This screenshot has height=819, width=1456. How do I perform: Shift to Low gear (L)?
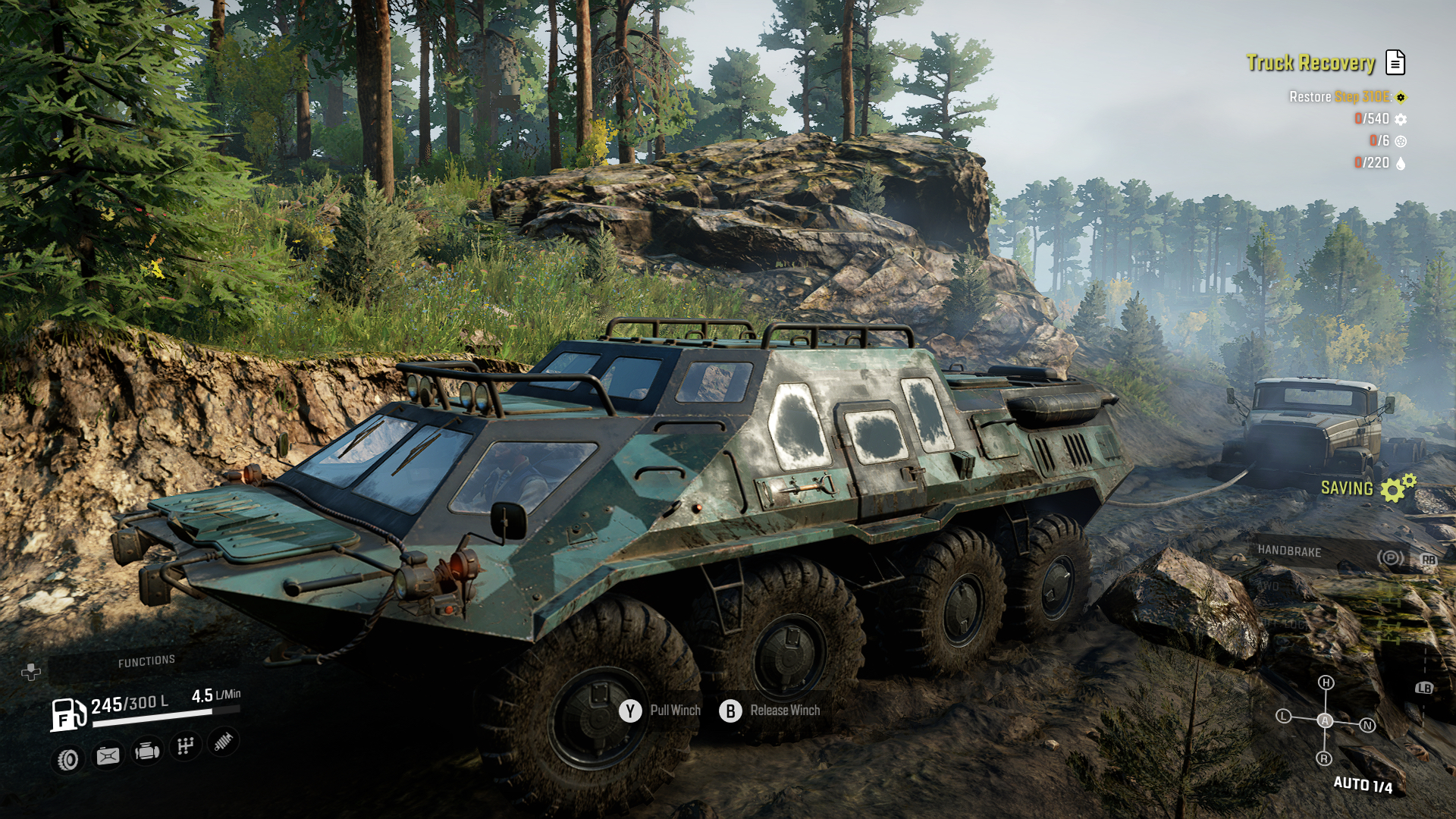(1283, 716)
